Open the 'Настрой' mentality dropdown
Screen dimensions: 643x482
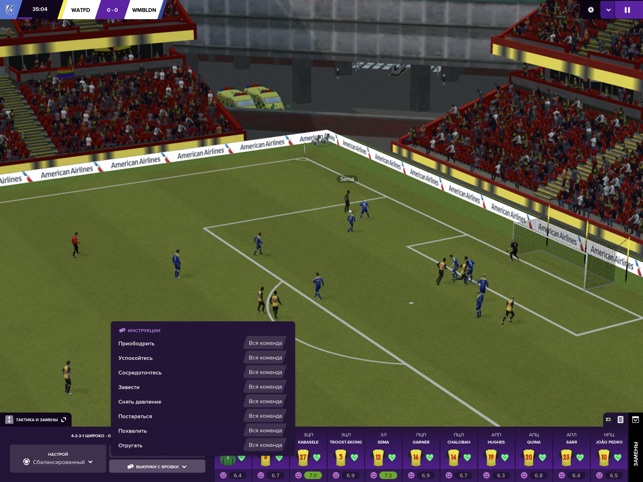tap(58, 460)
